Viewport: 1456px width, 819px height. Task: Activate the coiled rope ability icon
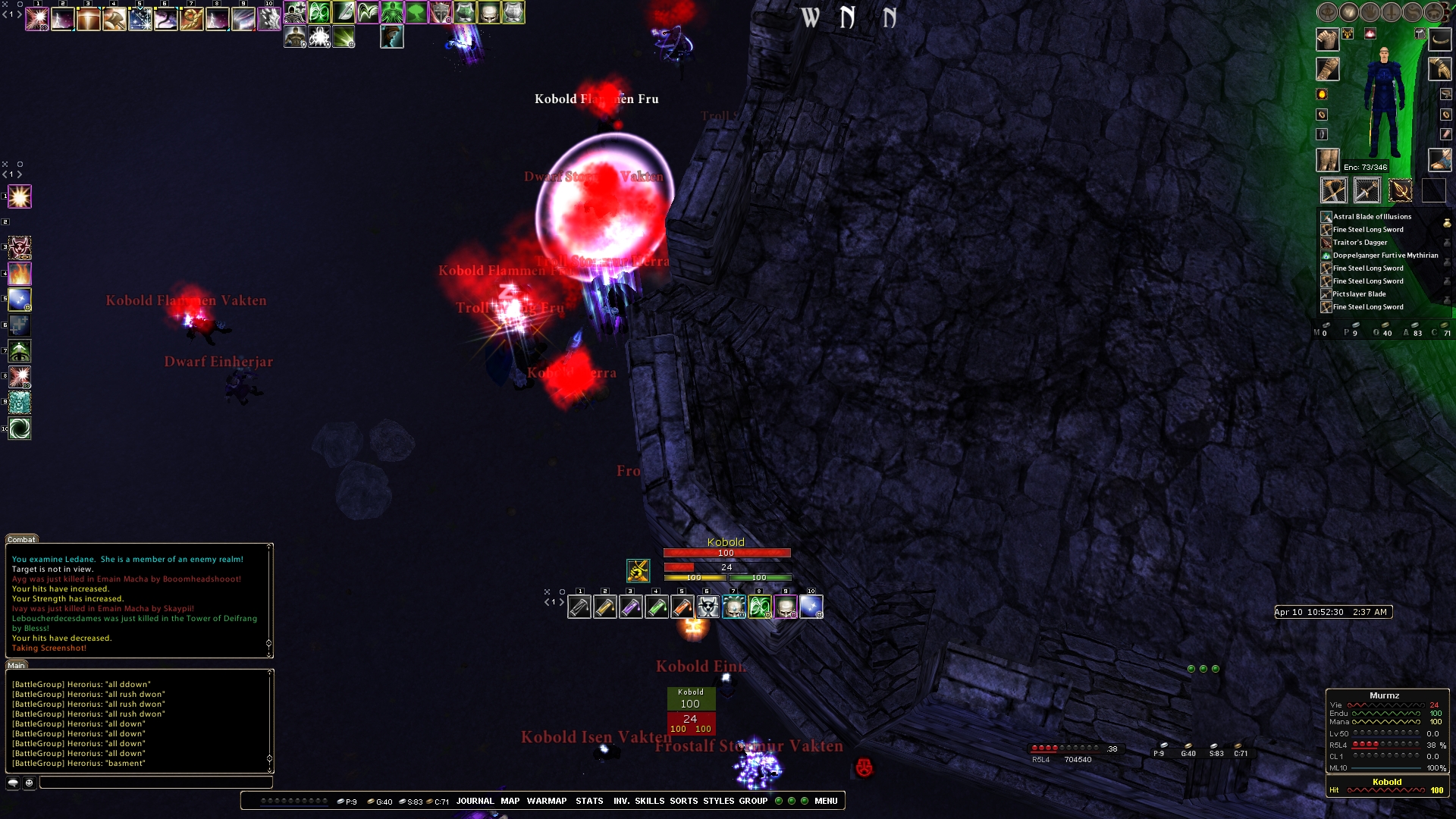click(192, 19)
